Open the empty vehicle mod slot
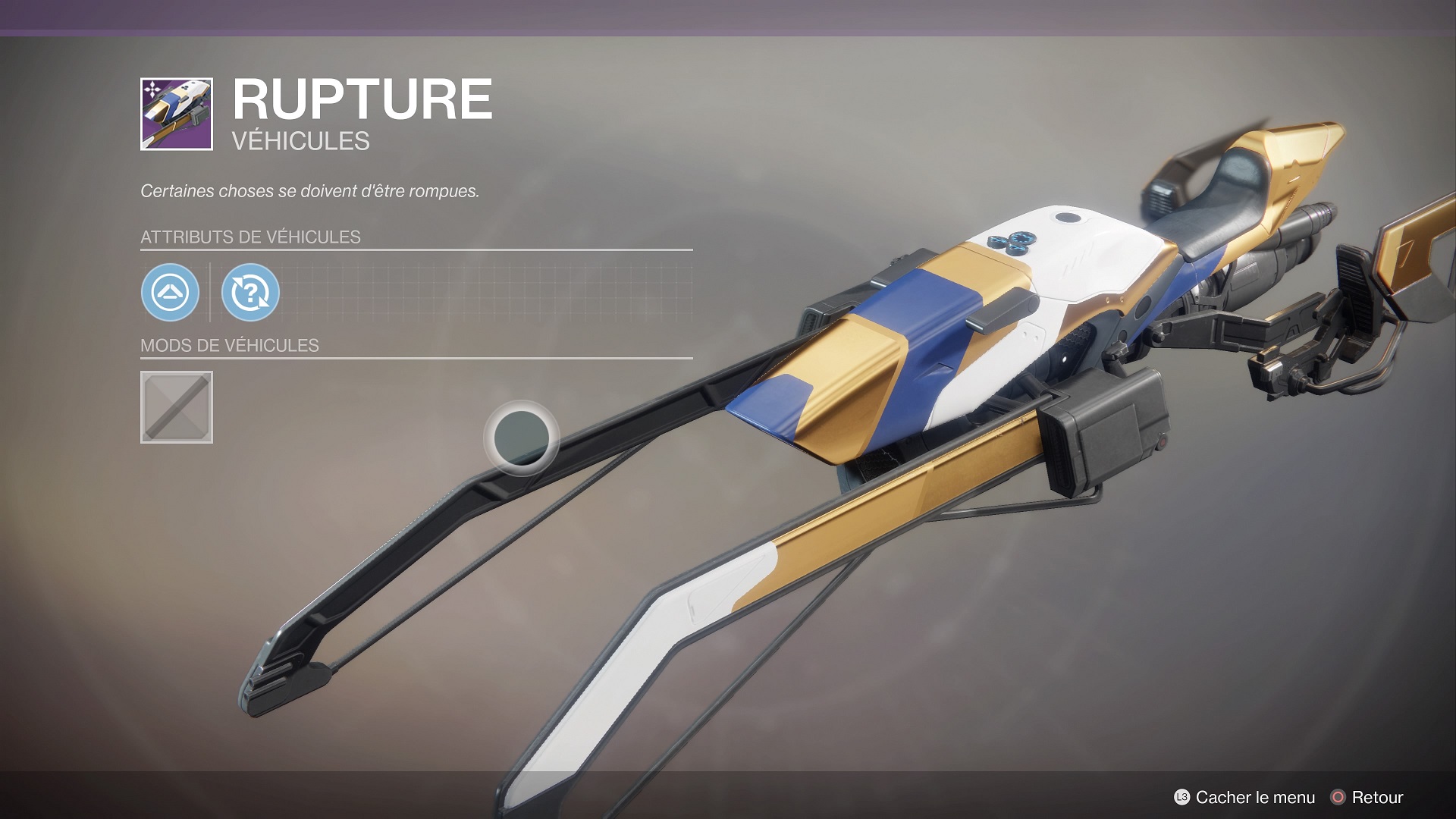Viewport: 1456px width, 819px height. 177,407
